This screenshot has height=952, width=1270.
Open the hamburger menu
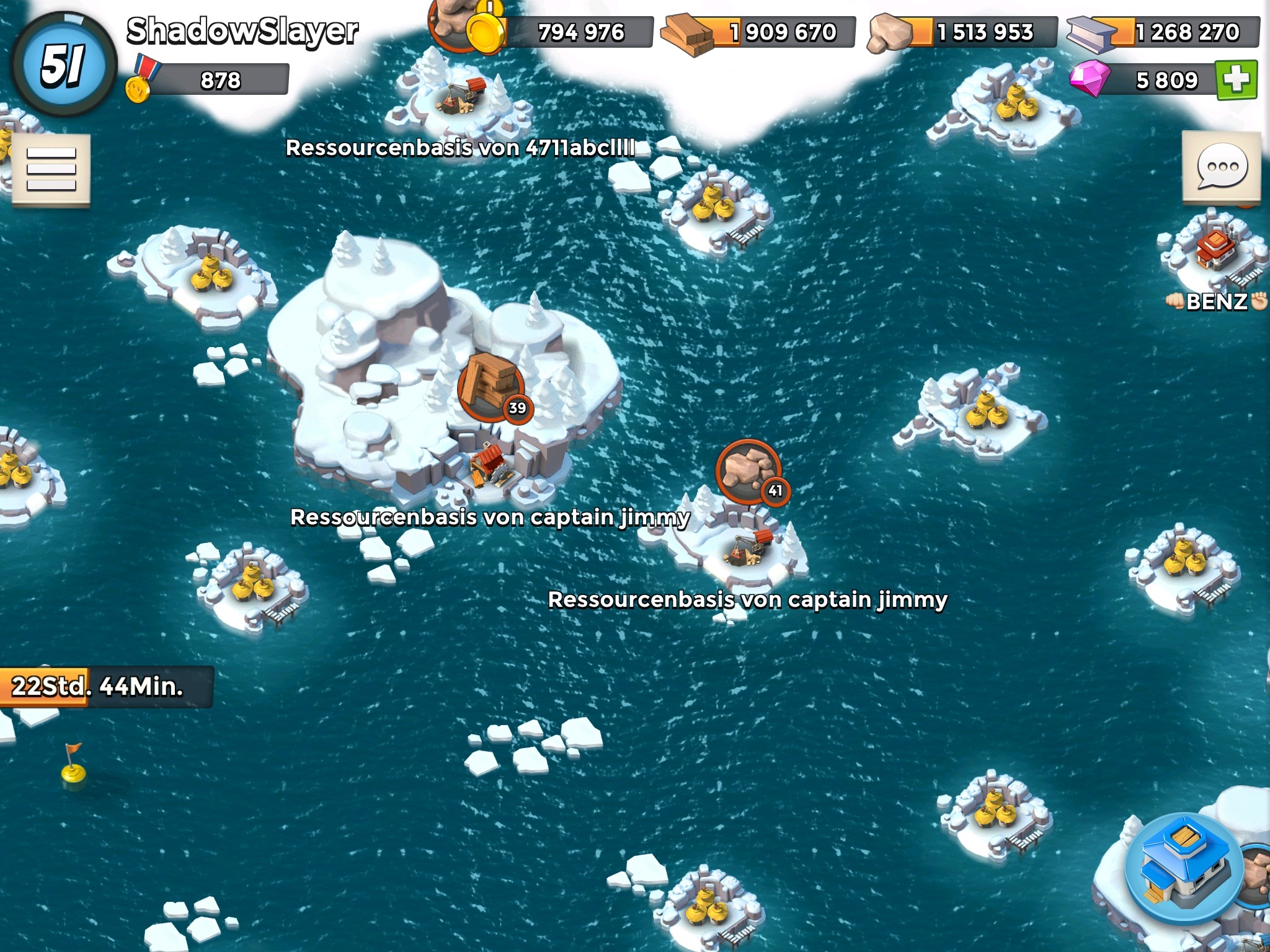51,169
